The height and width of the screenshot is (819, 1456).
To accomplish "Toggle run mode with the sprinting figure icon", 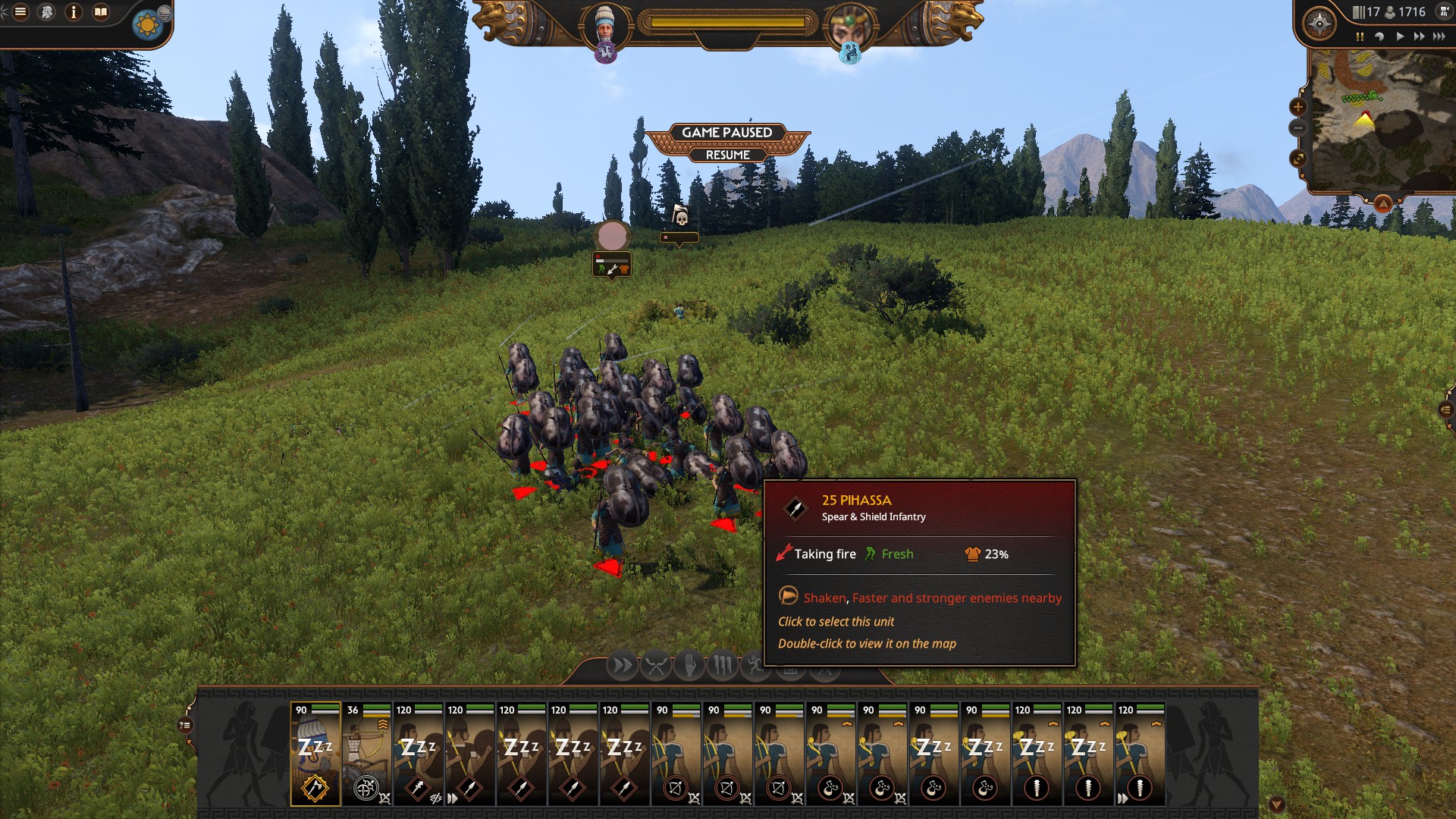I will point(755,665).
